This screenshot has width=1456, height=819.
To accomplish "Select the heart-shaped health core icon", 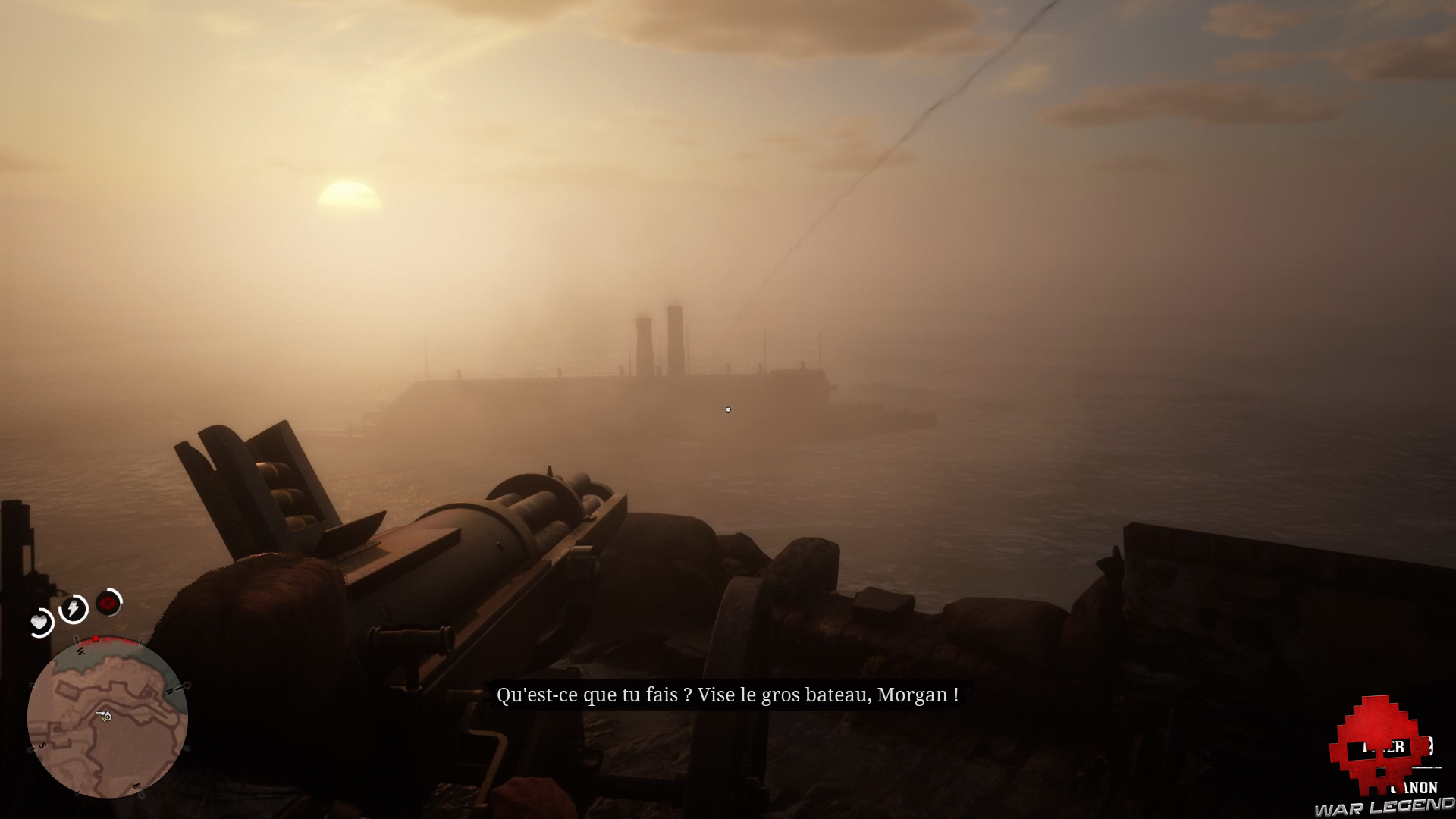I will (x=39, y=623).
